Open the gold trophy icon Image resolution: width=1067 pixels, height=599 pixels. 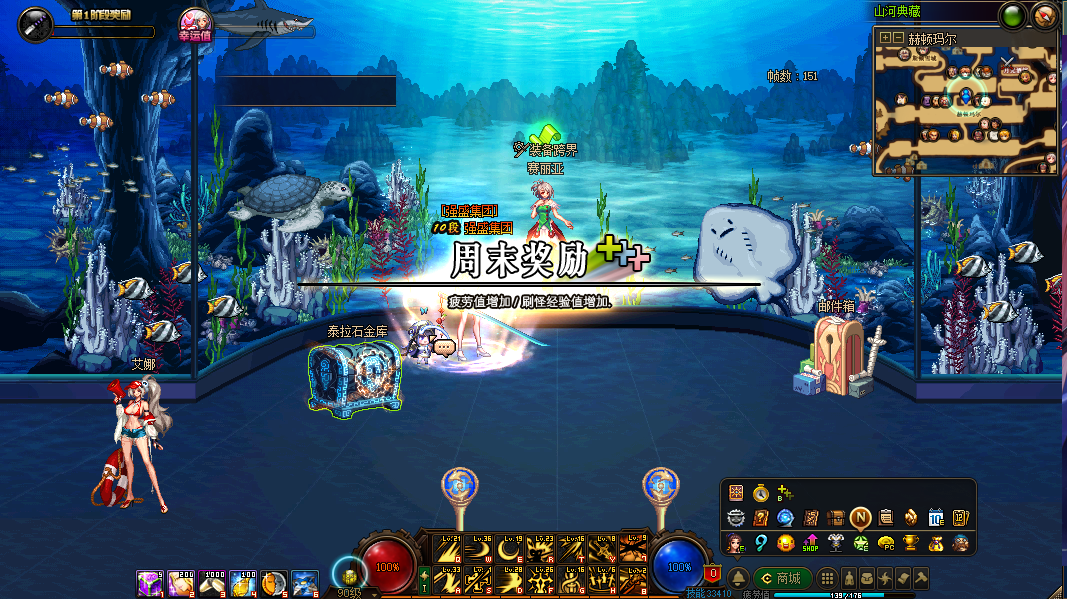(x=911, y=543)
